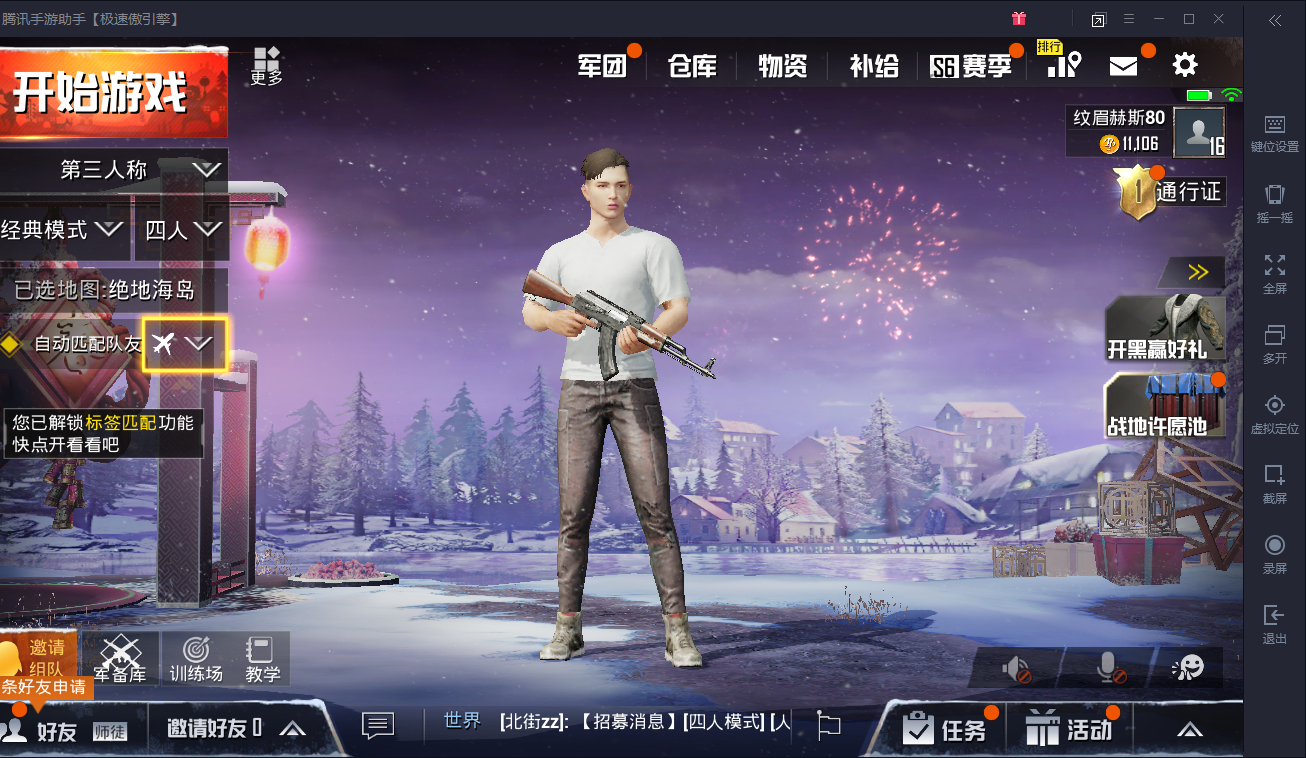Open emulator 键位设置 key mapping

coord(1274,133)
